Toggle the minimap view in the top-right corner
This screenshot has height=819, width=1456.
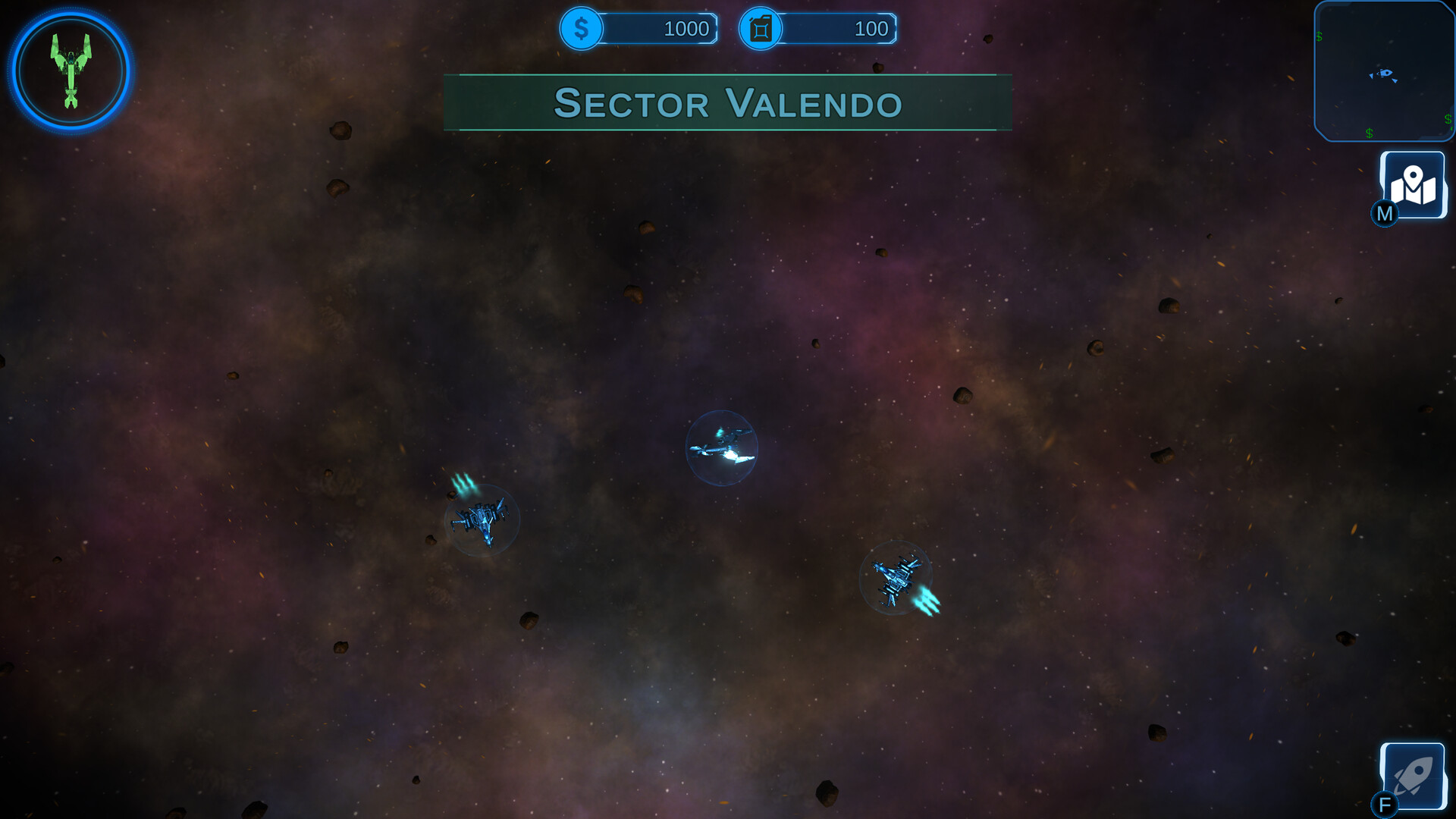tap(1385, 72)
